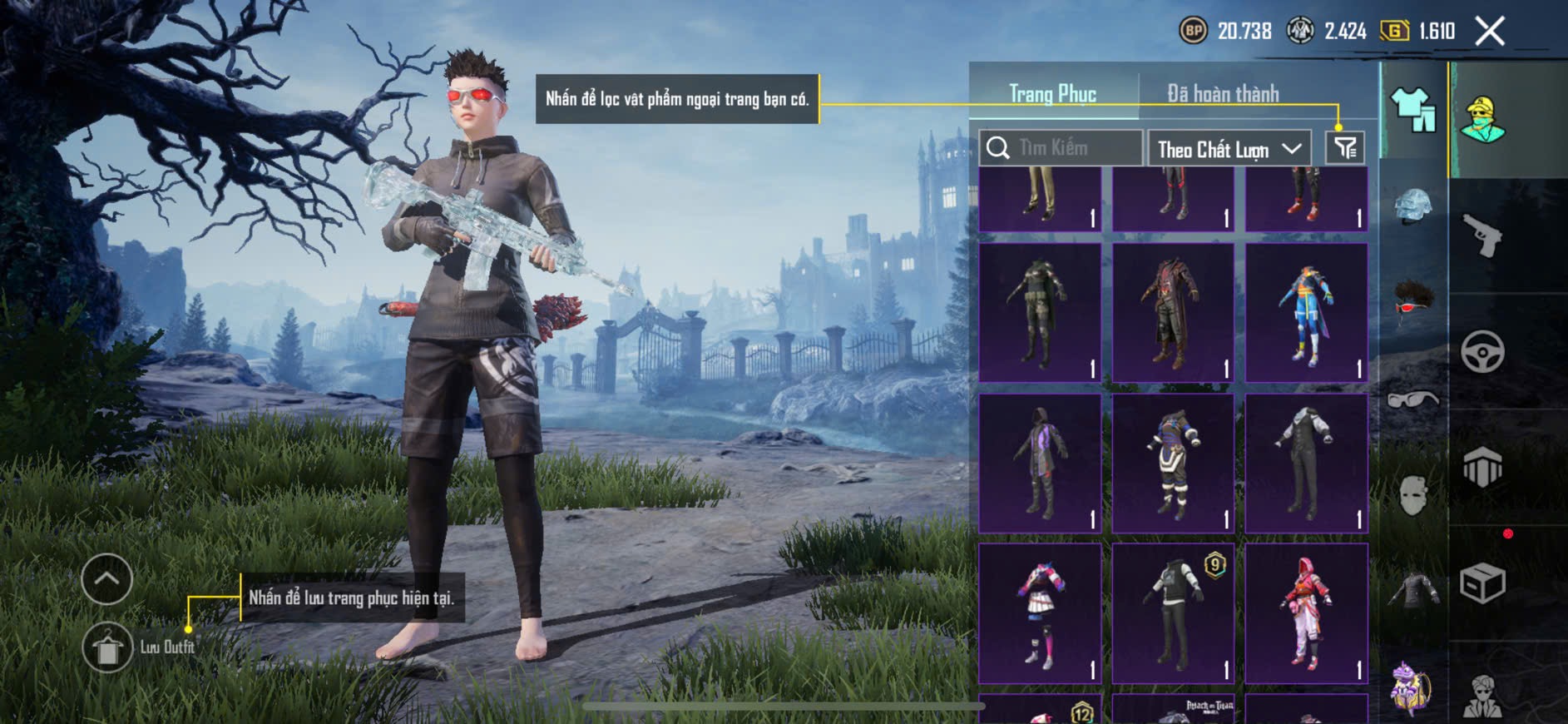1568x724 pixels.
Task: Open the supply crate box section
Action: pos(1482,583)
